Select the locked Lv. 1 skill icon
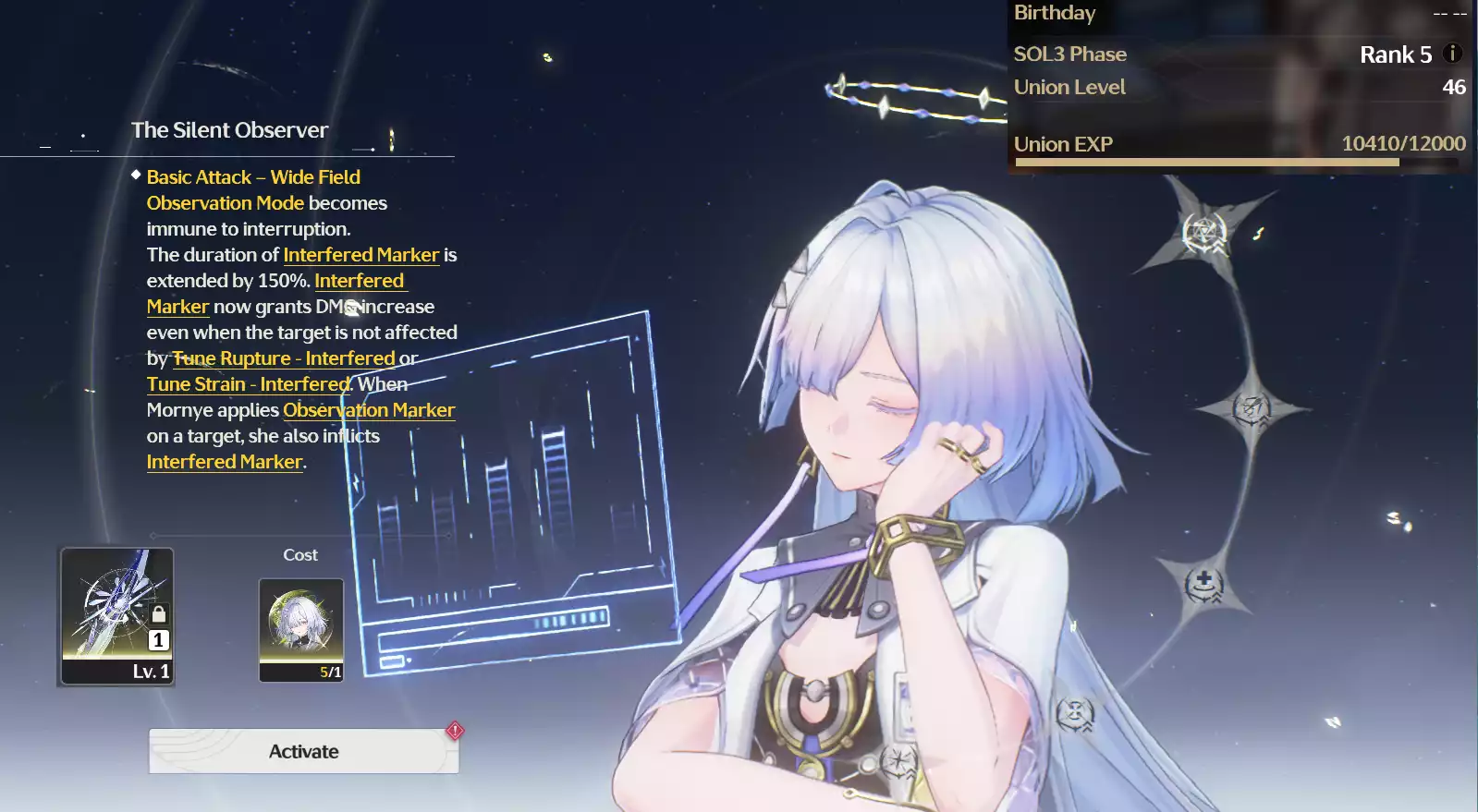Viewport: 1478px width, 812px height. coord(117,616)
